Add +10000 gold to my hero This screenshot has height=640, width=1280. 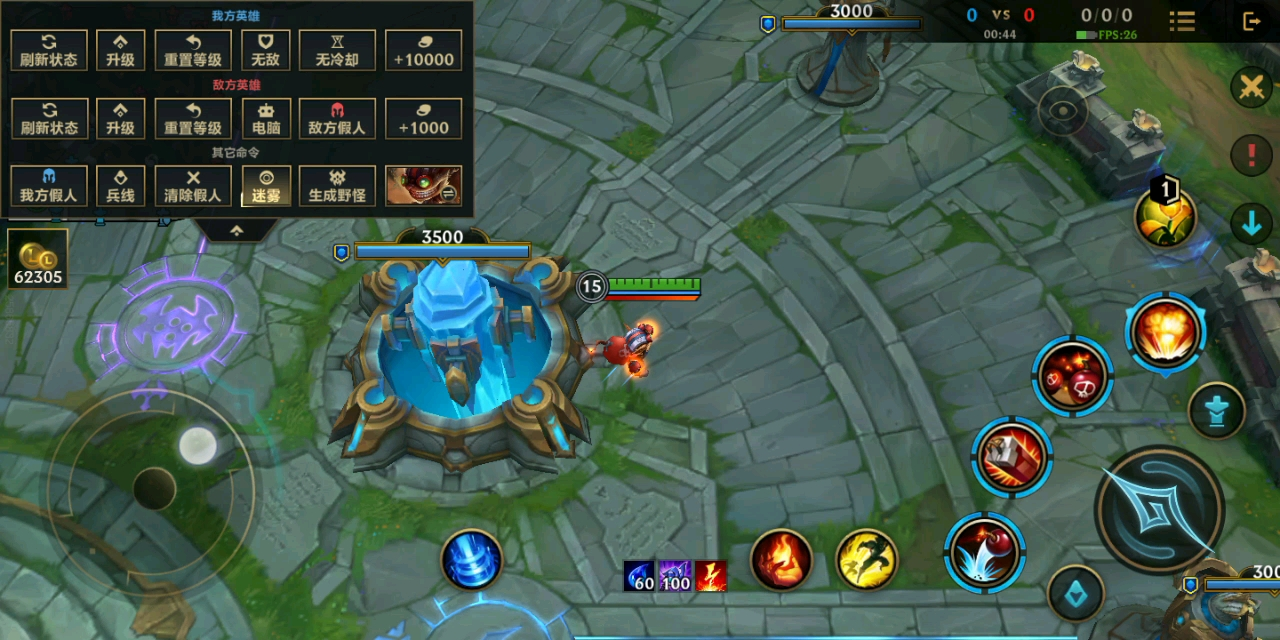pyautogui.click(x=424, y=50)
